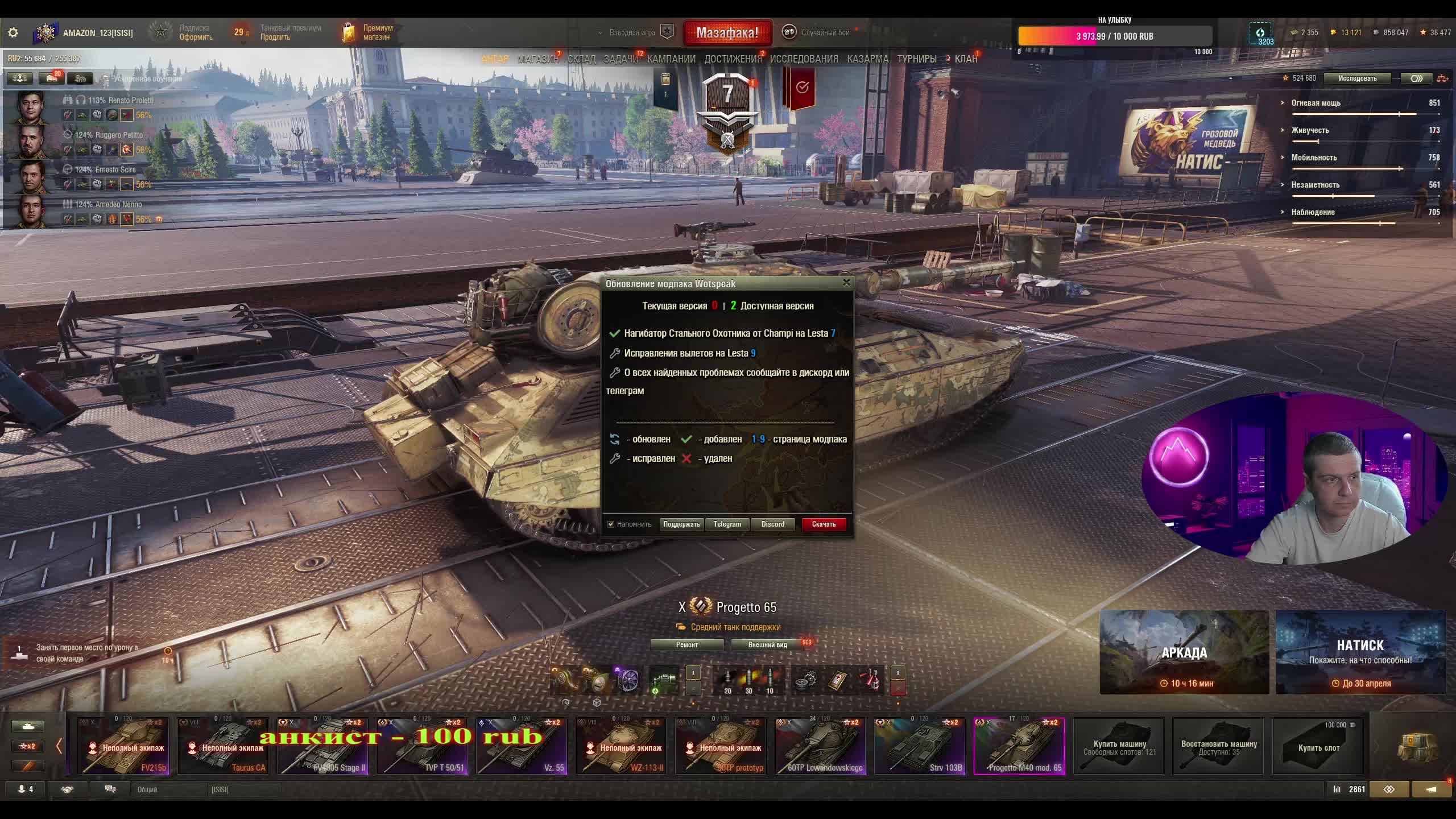Open the АРКАДА game mode banner

[x=1184, y=652]
